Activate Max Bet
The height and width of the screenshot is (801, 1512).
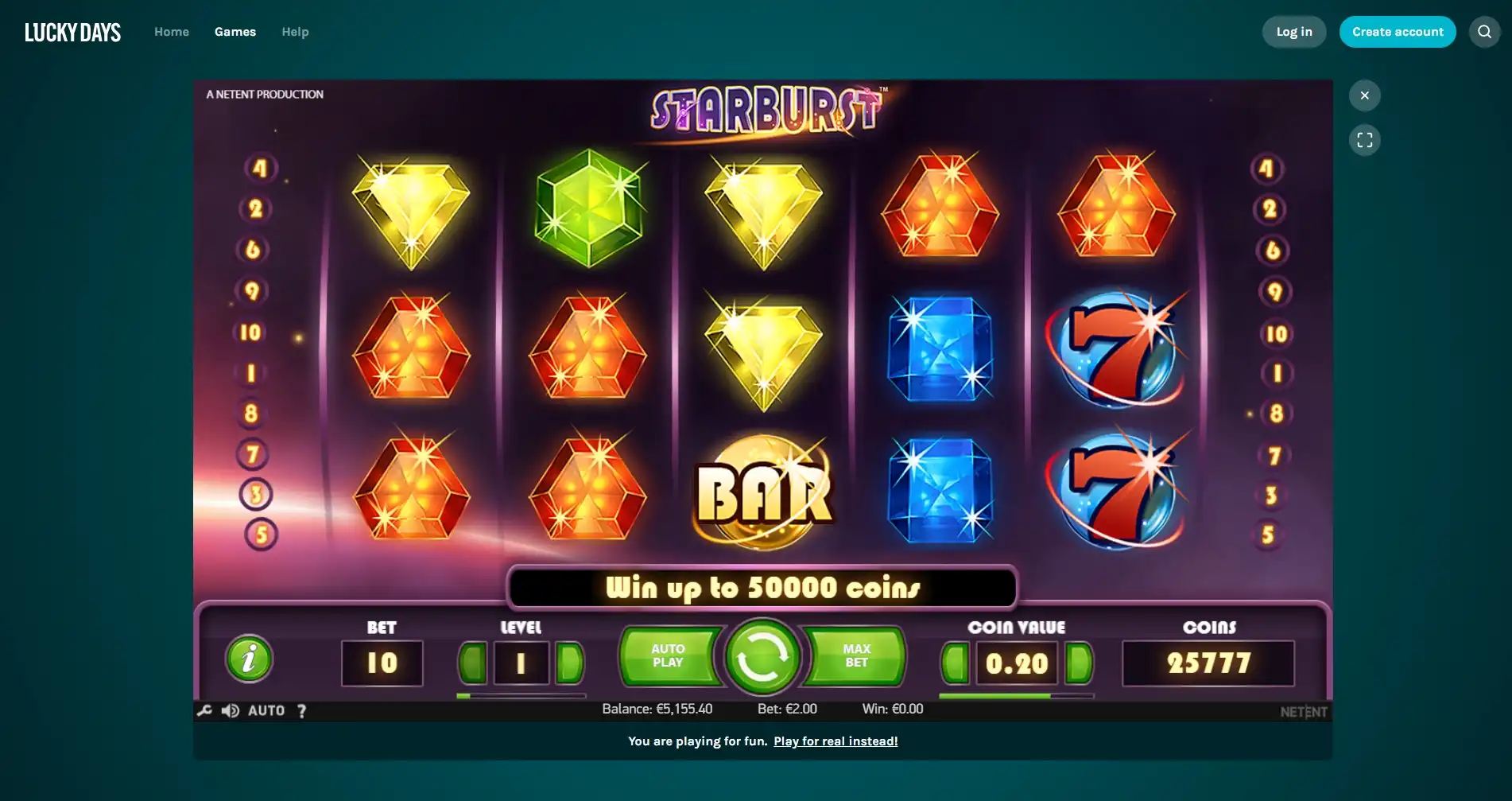click(855, 656)
